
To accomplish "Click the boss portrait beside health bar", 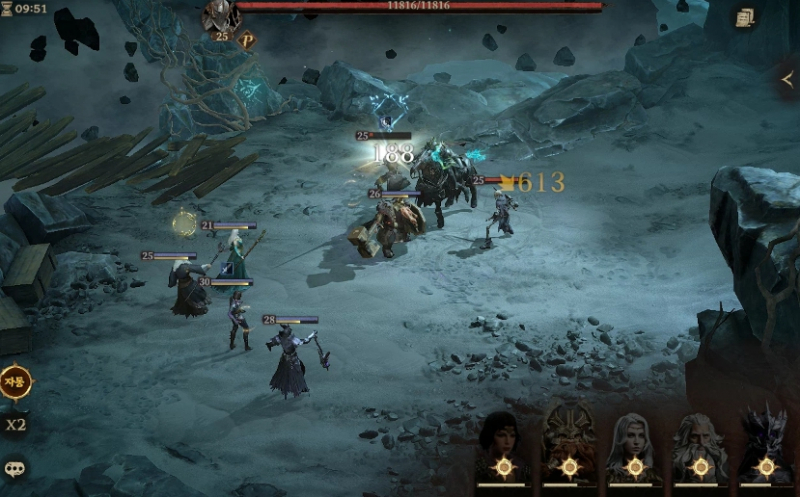I will pos(219,16).
